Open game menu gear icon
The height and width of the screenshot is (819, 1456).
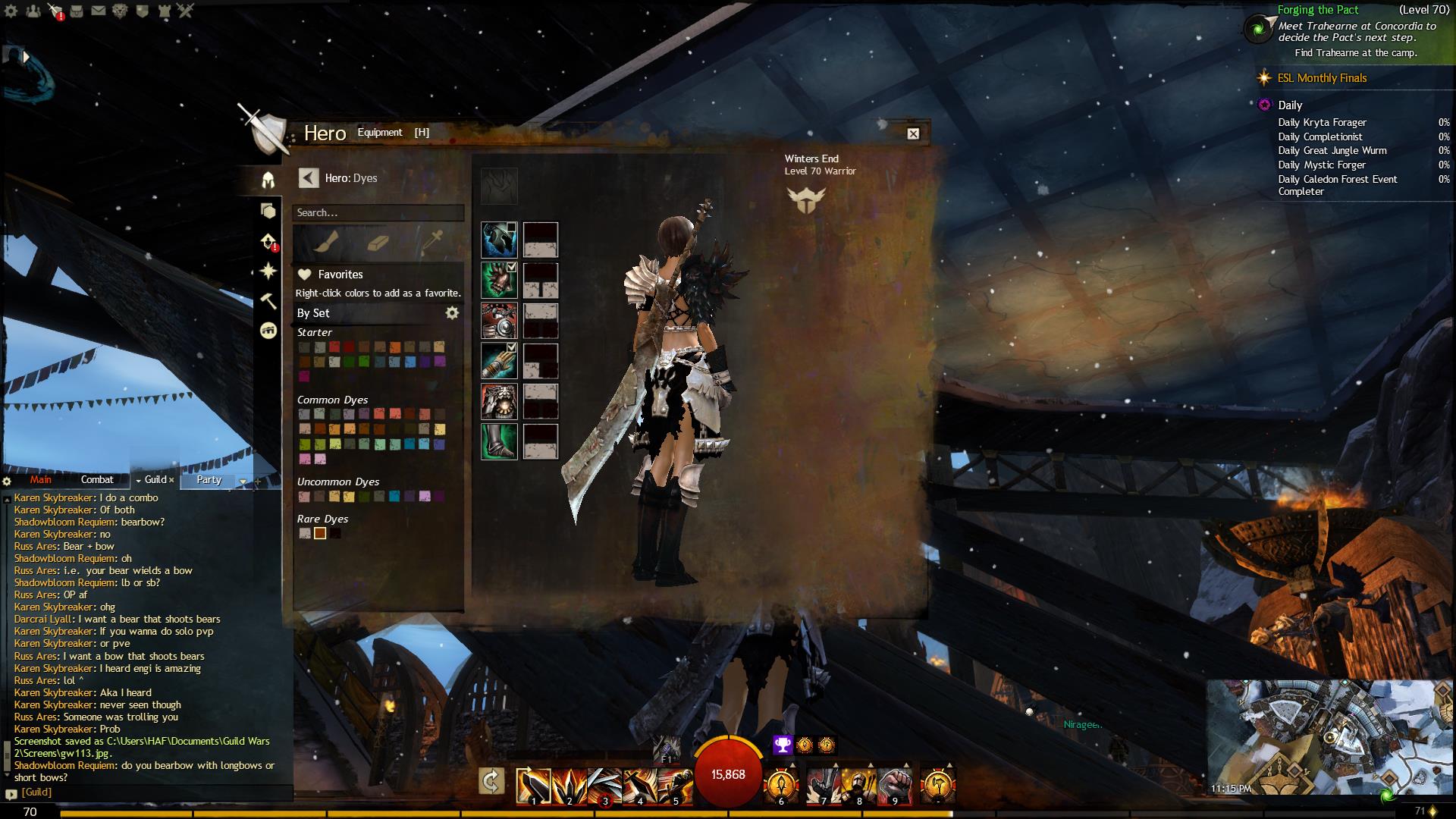coord(11,11)
